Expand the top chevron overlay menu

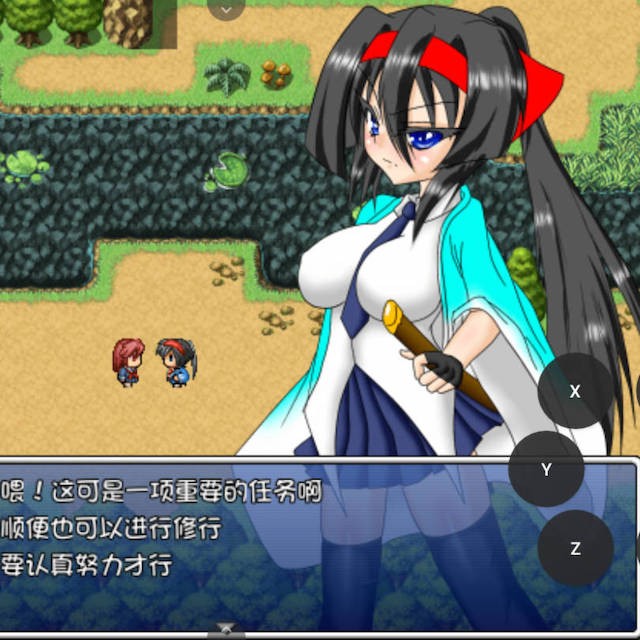(226, 9)
